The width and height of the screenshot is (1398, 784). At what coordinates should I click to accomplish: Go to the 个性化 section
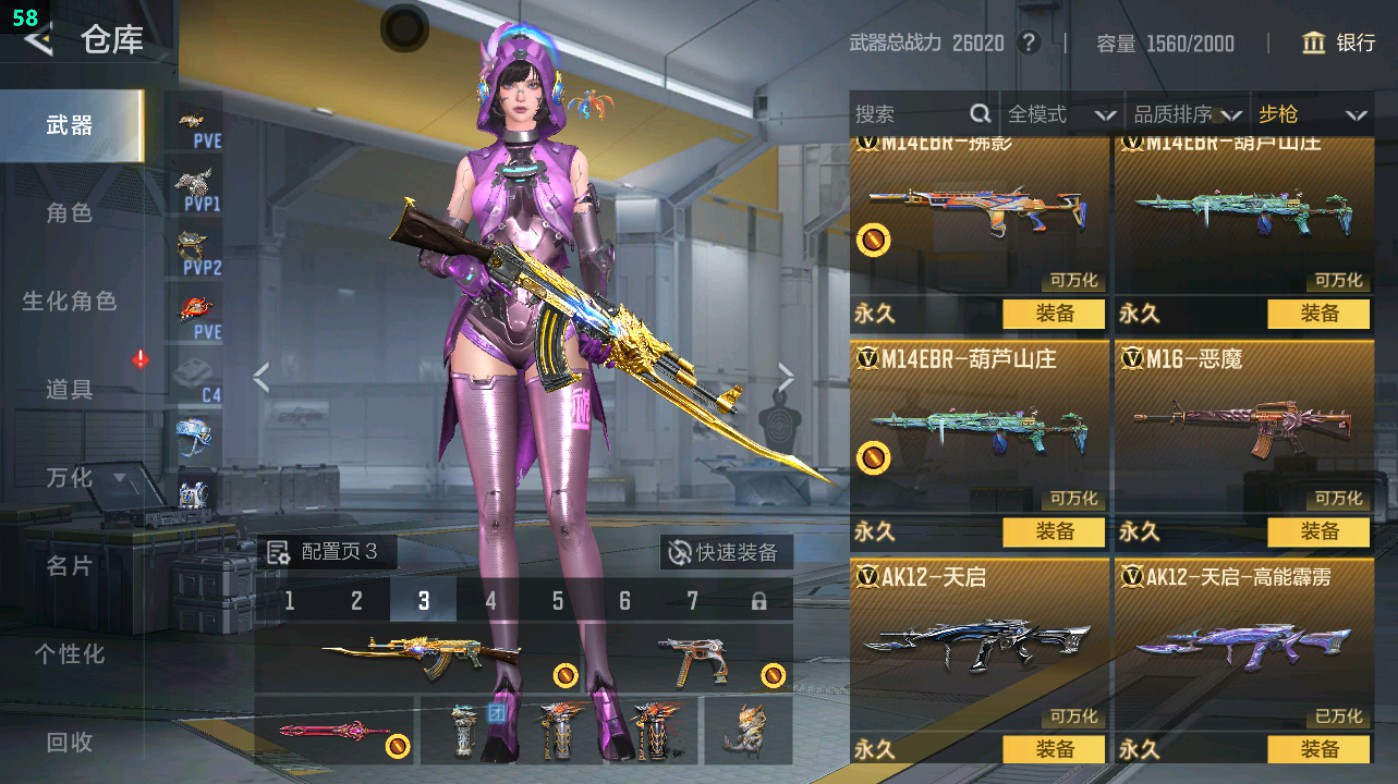click(x=69, y=654)
